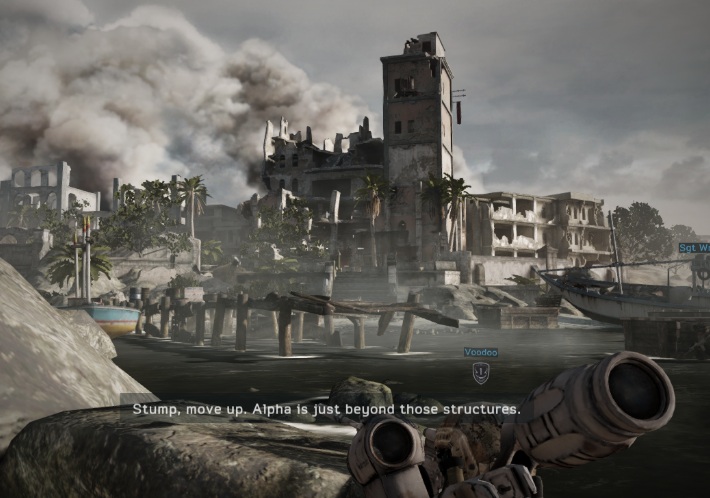Click Voodoo's shield squad marker
Screen dimensions: 710x498
(x=481, y=373)
